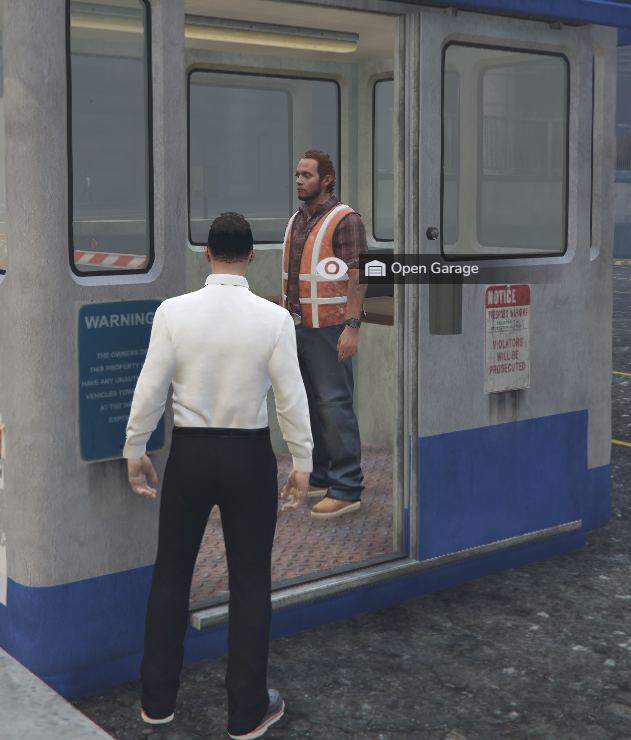Select the Open Garage interaction option

point(421,268)
